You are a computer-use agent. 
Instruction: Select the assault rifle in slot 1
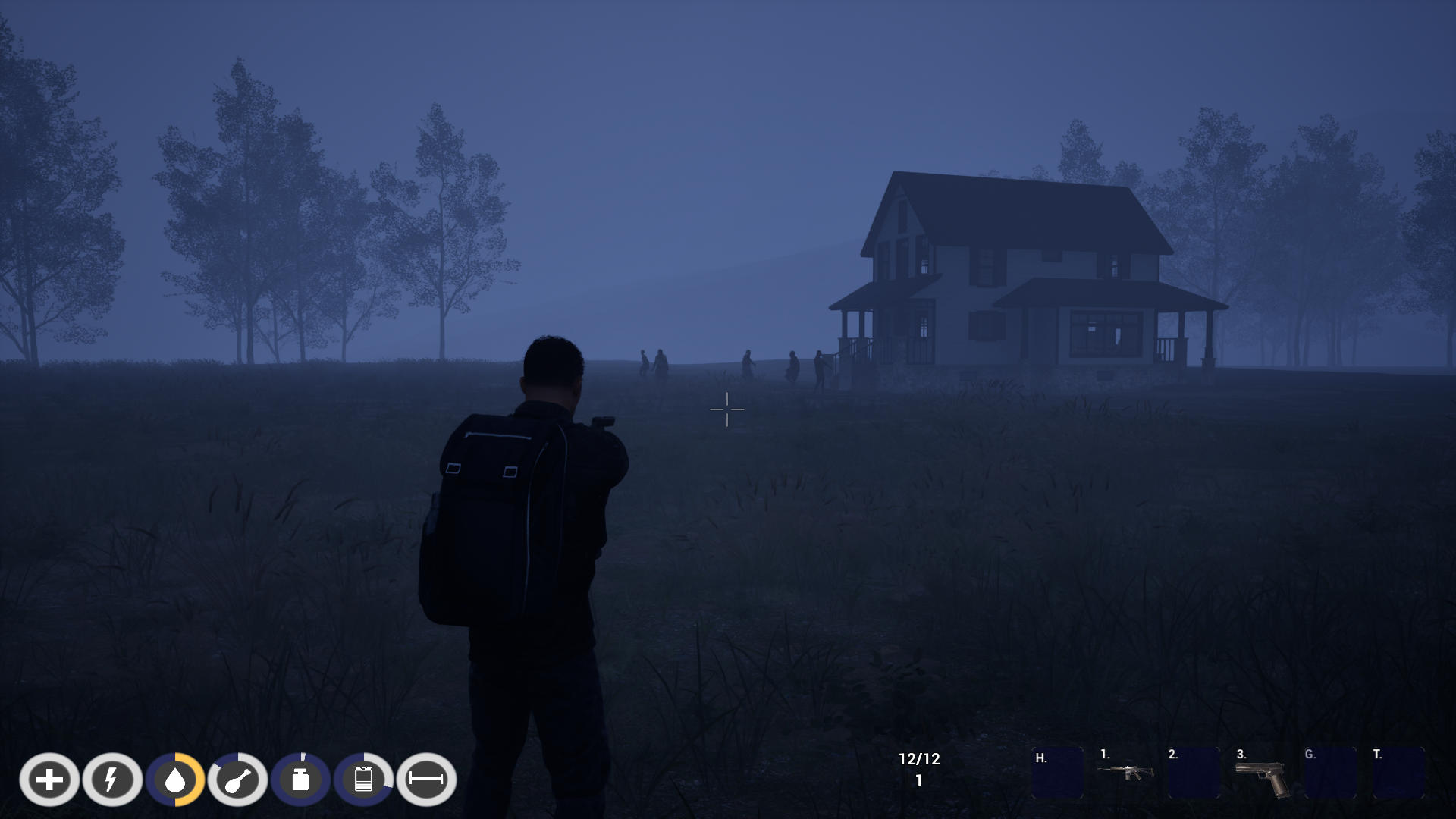1125,773
